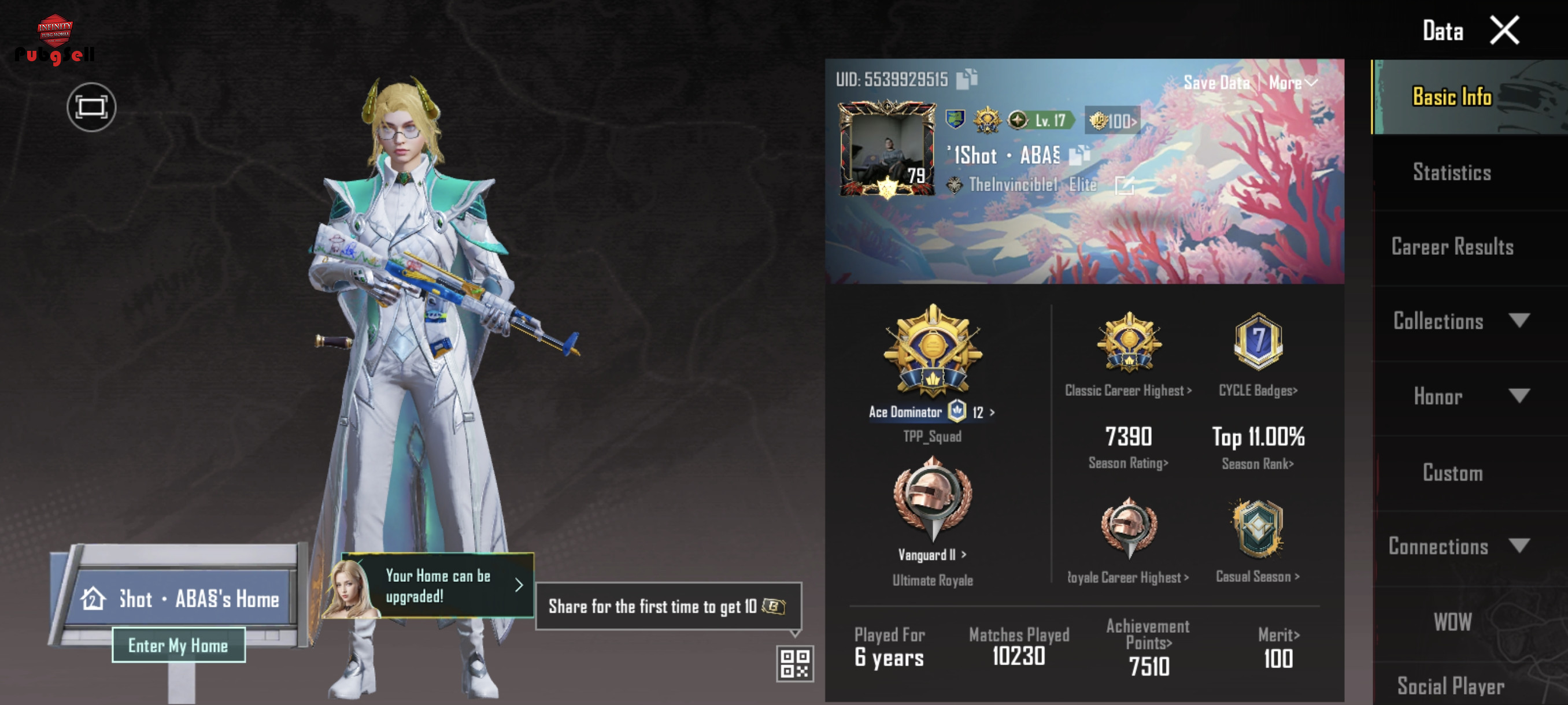1568x705 pixels.
Task: Close the Data screen
Action: [1503, 31]
